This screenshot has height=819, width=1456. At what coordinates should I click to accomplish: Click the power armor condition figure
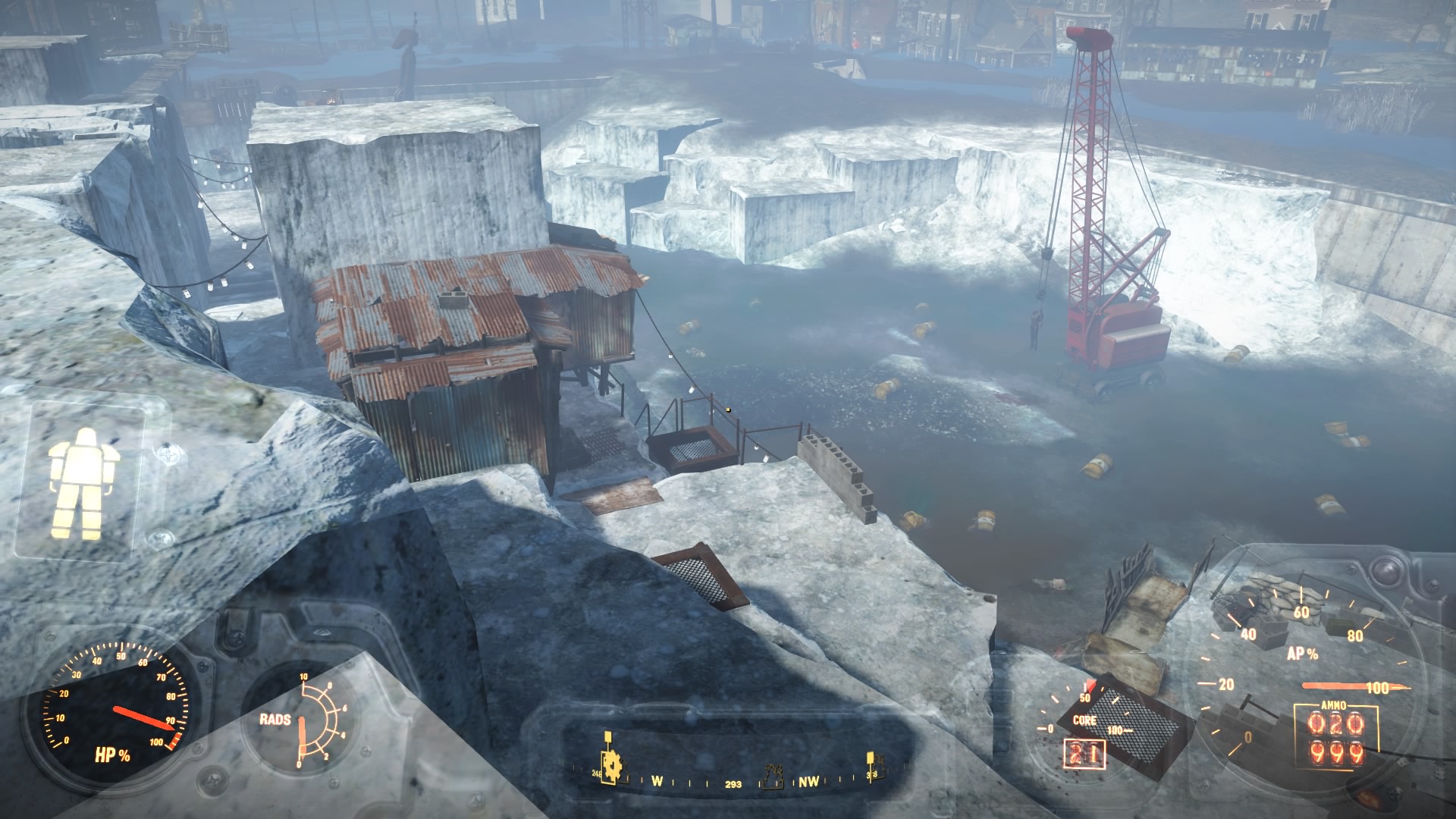click(x=81, y=483)
